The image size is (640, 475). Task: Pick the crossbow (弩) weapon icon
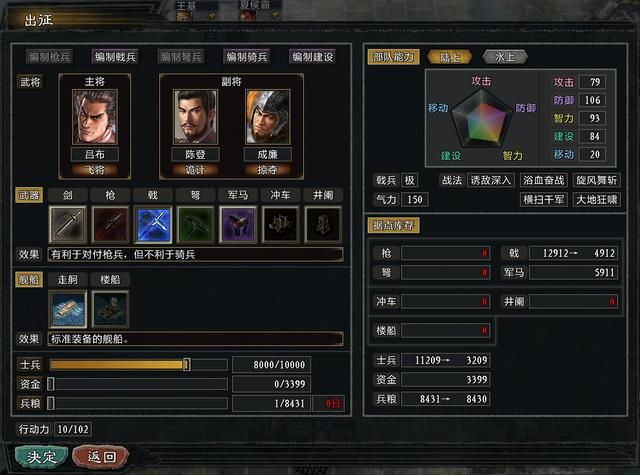click(196, 224)
